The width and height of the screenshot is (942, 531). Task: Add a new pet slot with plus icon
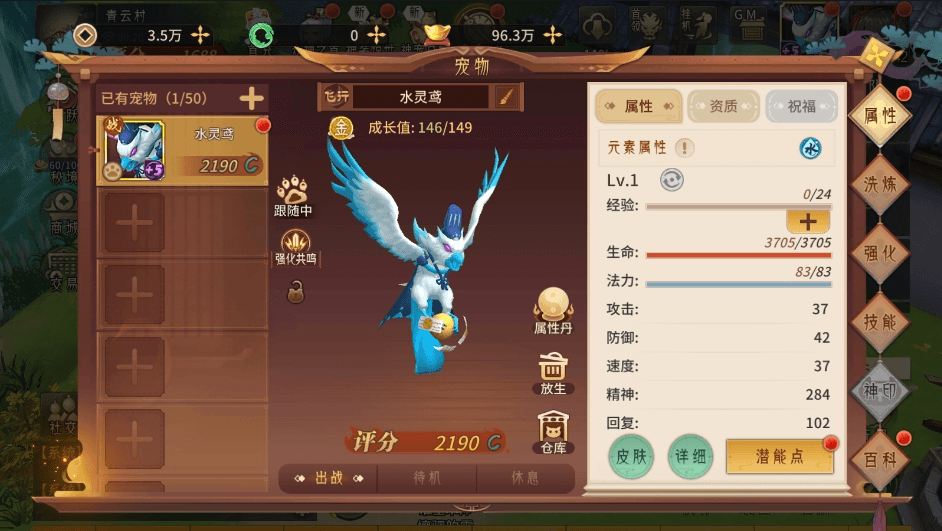tap(251, 98)
